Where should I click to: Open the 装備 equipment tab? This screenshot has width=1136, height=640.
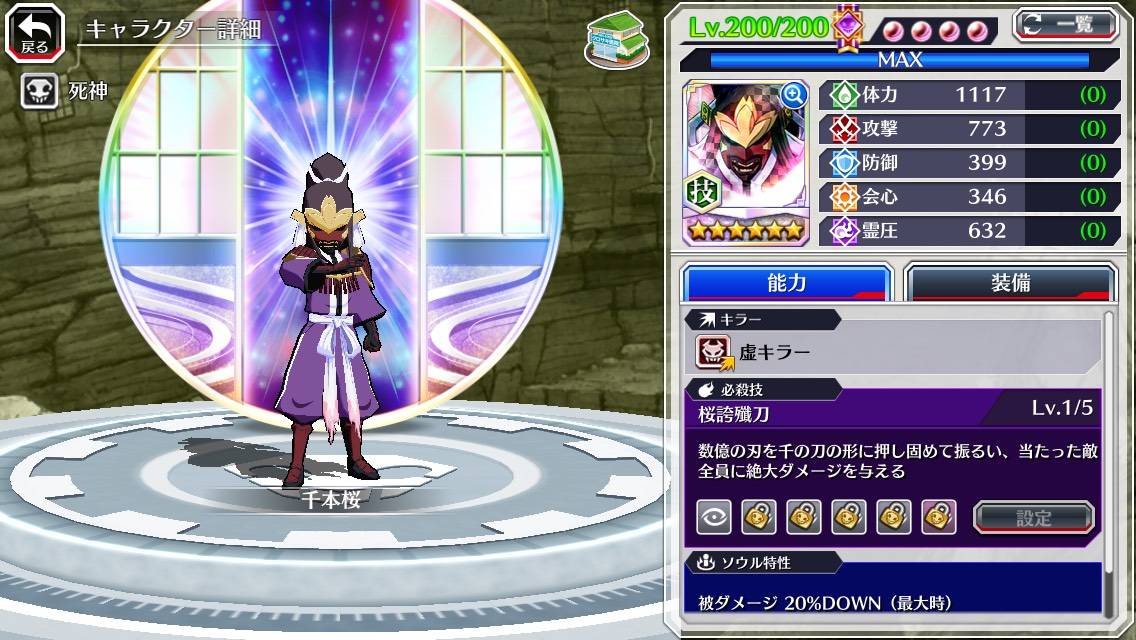pyautogui.click(x=1010, y=283)
